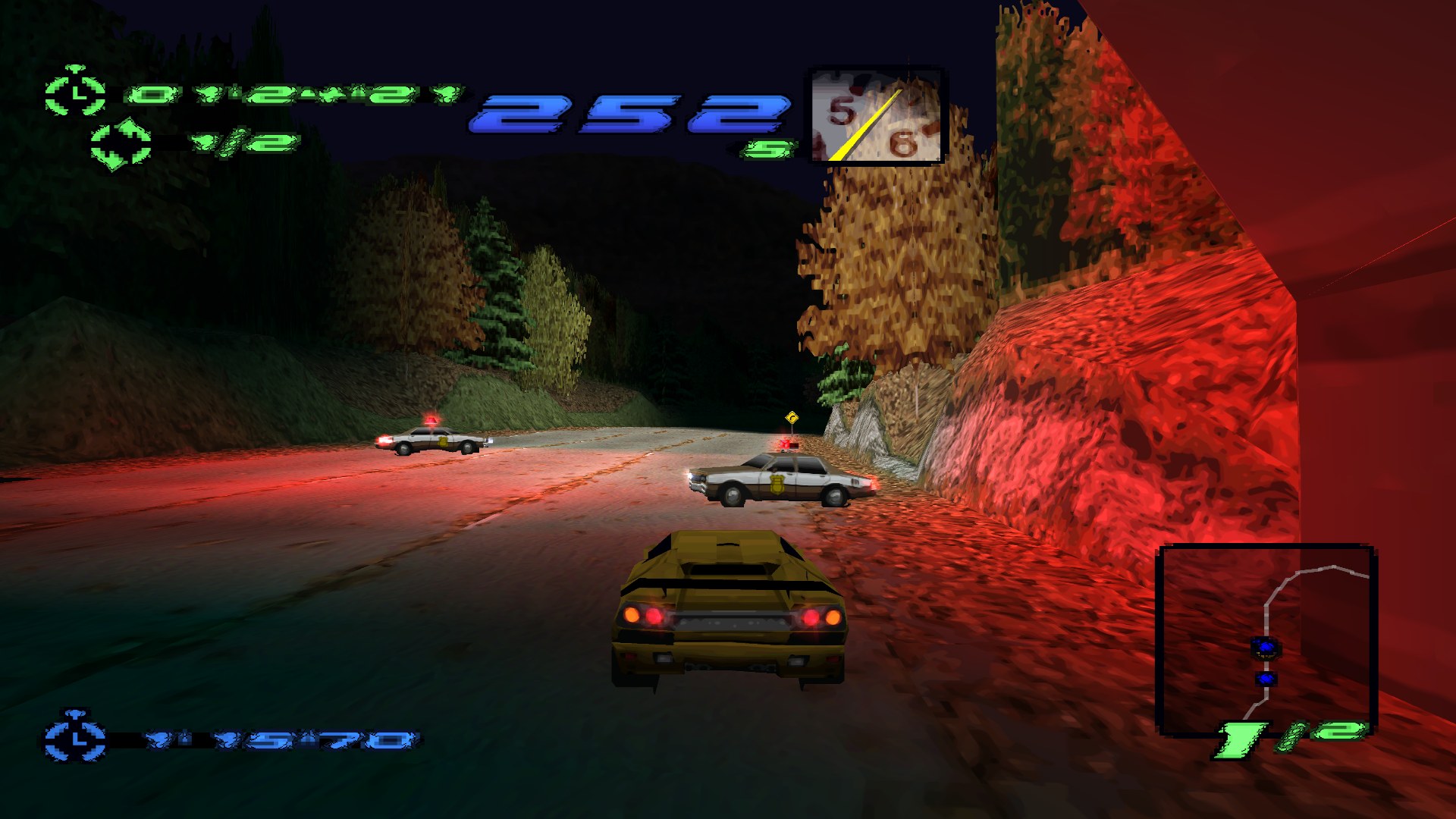Image resolution: width=1456 pixels, height=819 pixels.
Task: Open the analog clock speedometer gauge
Action: tap(876, 114)
